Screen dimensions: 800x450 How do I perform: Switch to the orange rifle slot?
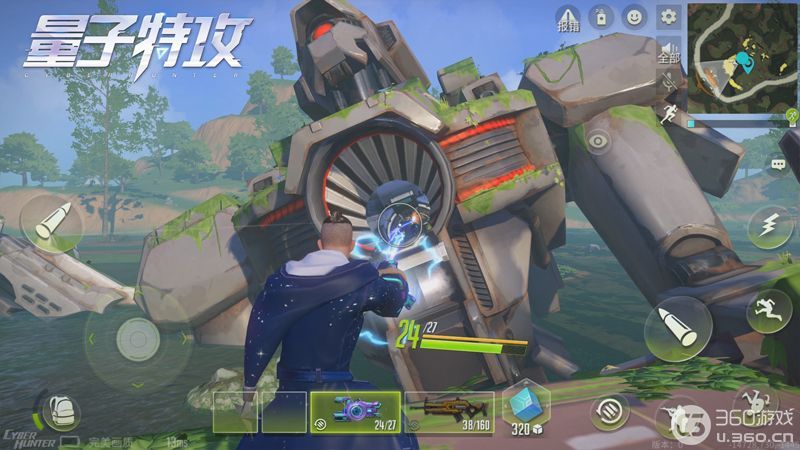pos(449,411)
